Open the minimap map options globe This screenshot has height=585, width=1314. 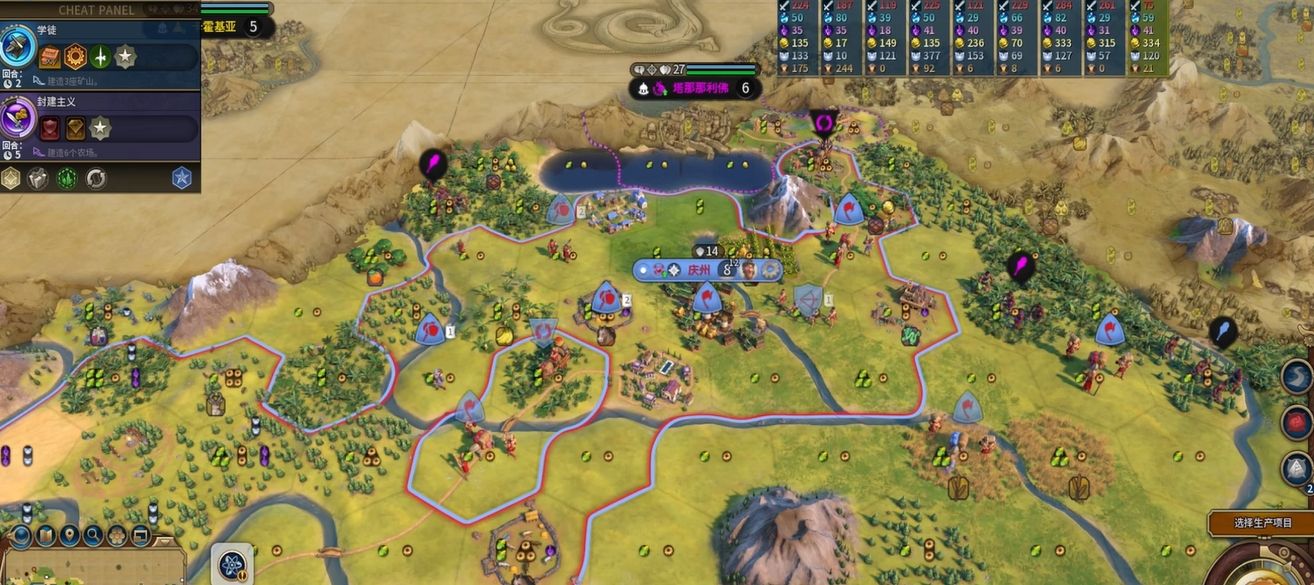coord(21,535)
